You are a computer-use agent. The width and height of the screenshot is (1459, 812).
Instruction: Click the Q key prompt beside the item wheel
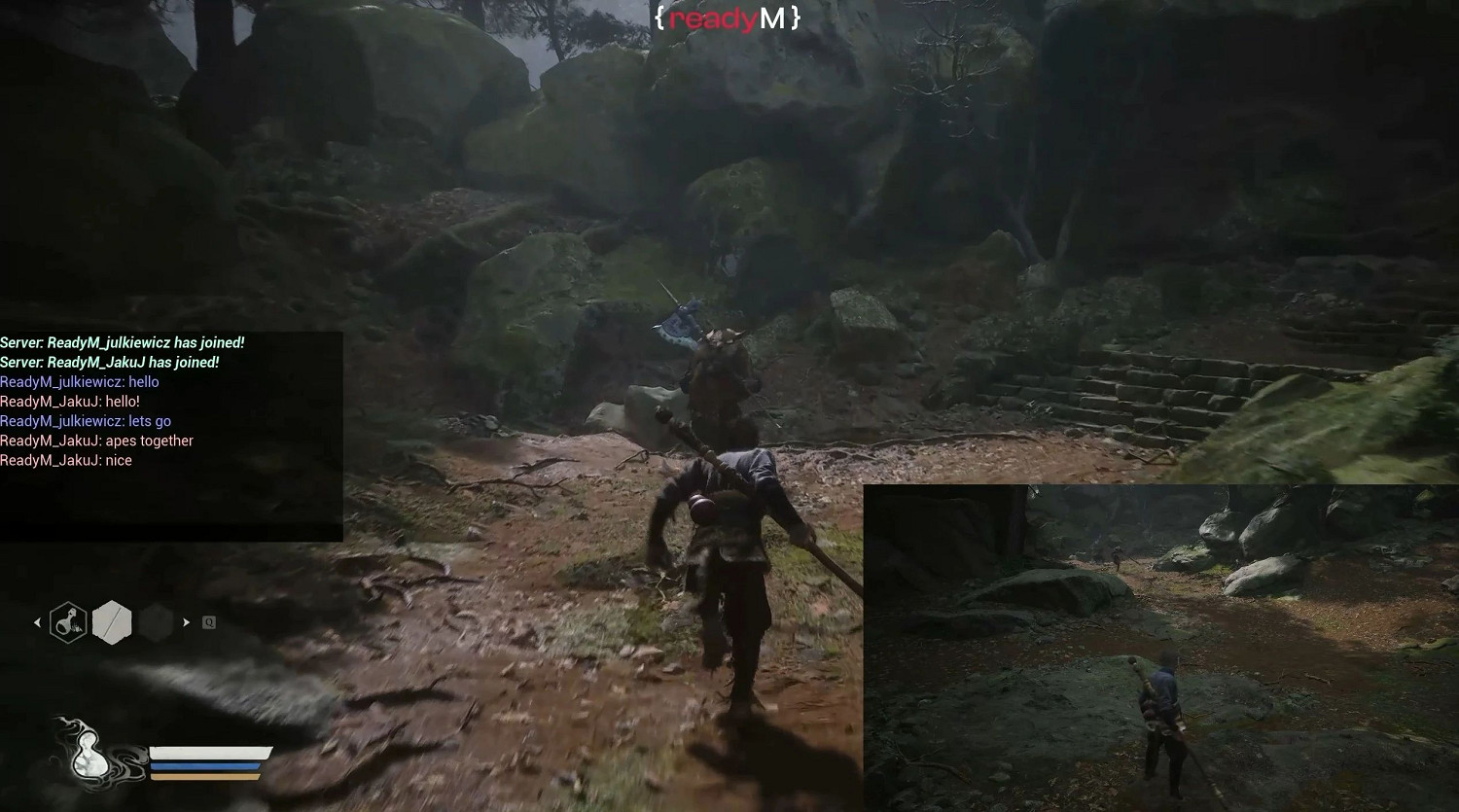(x=208, y=621)
